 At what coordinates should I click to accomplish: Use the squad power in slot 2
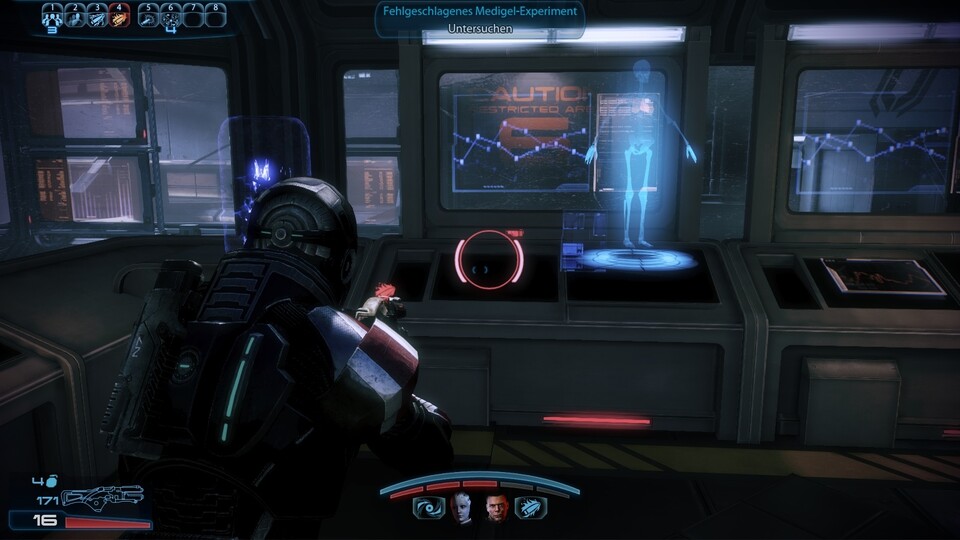tap(74, 17)
